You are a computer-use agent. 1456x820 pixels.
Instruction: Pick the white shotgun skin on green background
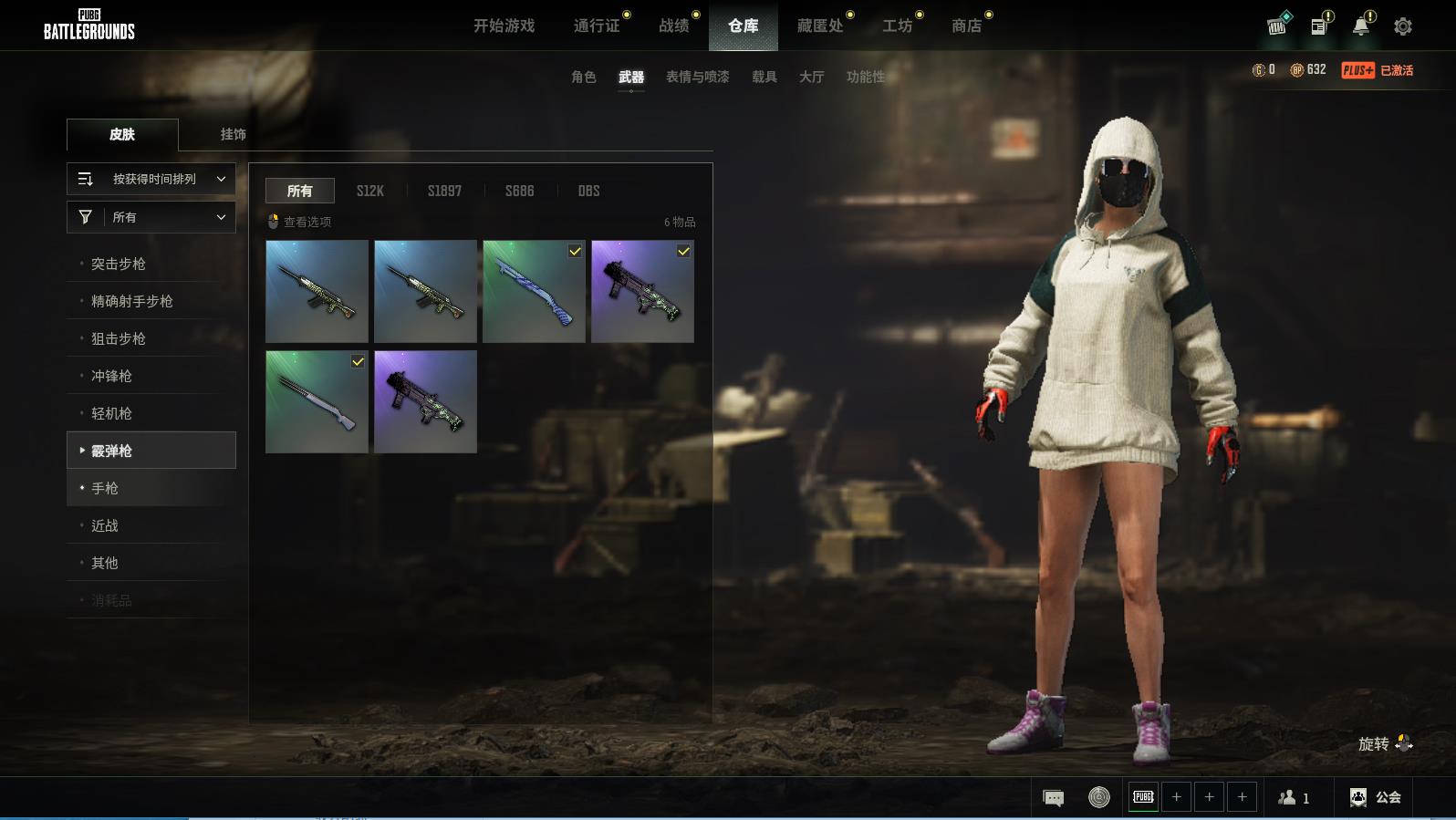(317, 401)
